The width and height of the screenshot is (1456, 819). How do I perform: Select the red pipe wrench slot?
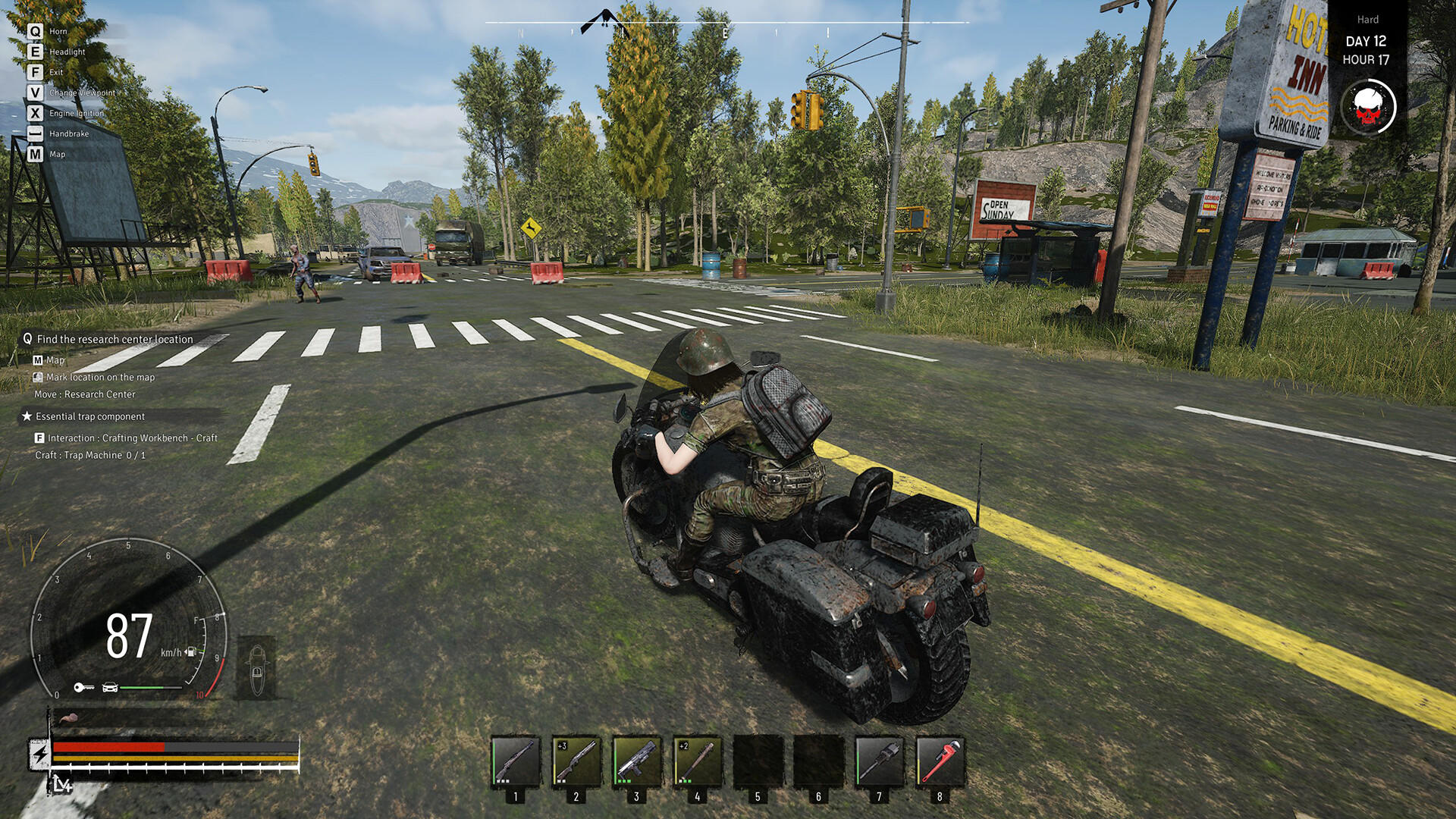[x=940, y=761]
